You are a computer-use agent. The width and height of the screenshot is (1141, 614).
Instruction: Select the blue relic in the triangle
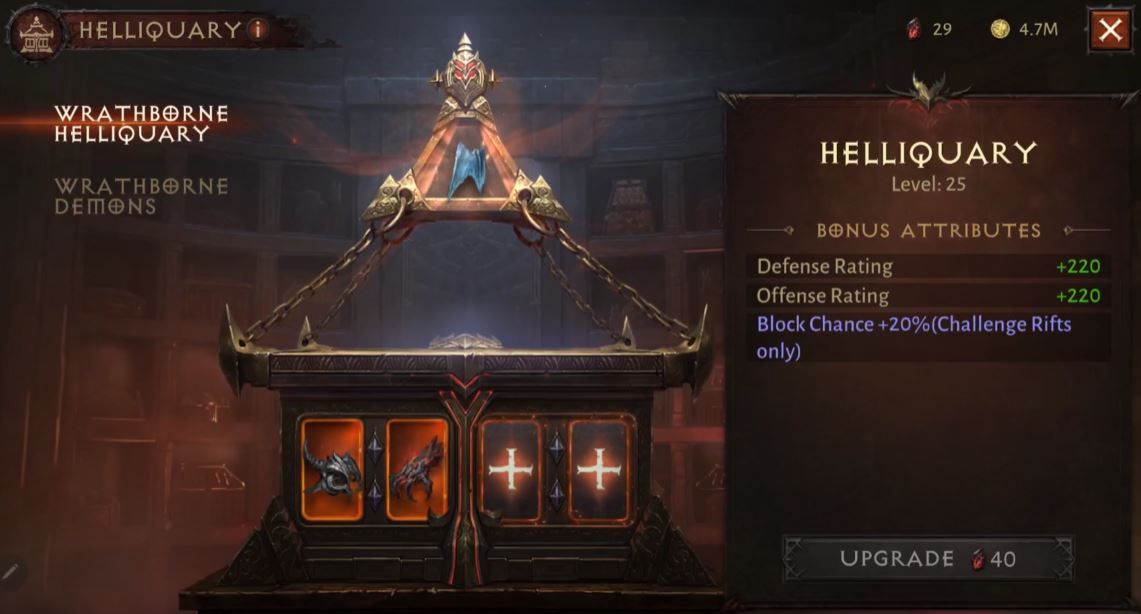[x=464, y=167]
